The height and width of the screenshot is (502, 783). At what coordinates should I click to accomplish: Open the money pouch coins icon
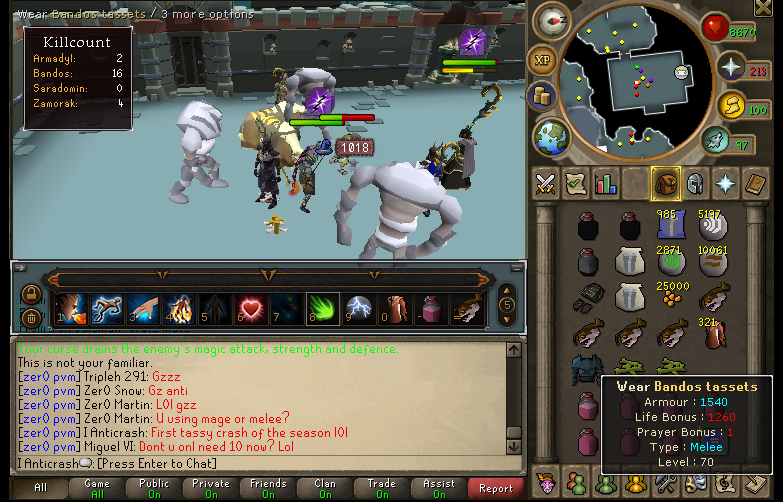click(543, 97)
